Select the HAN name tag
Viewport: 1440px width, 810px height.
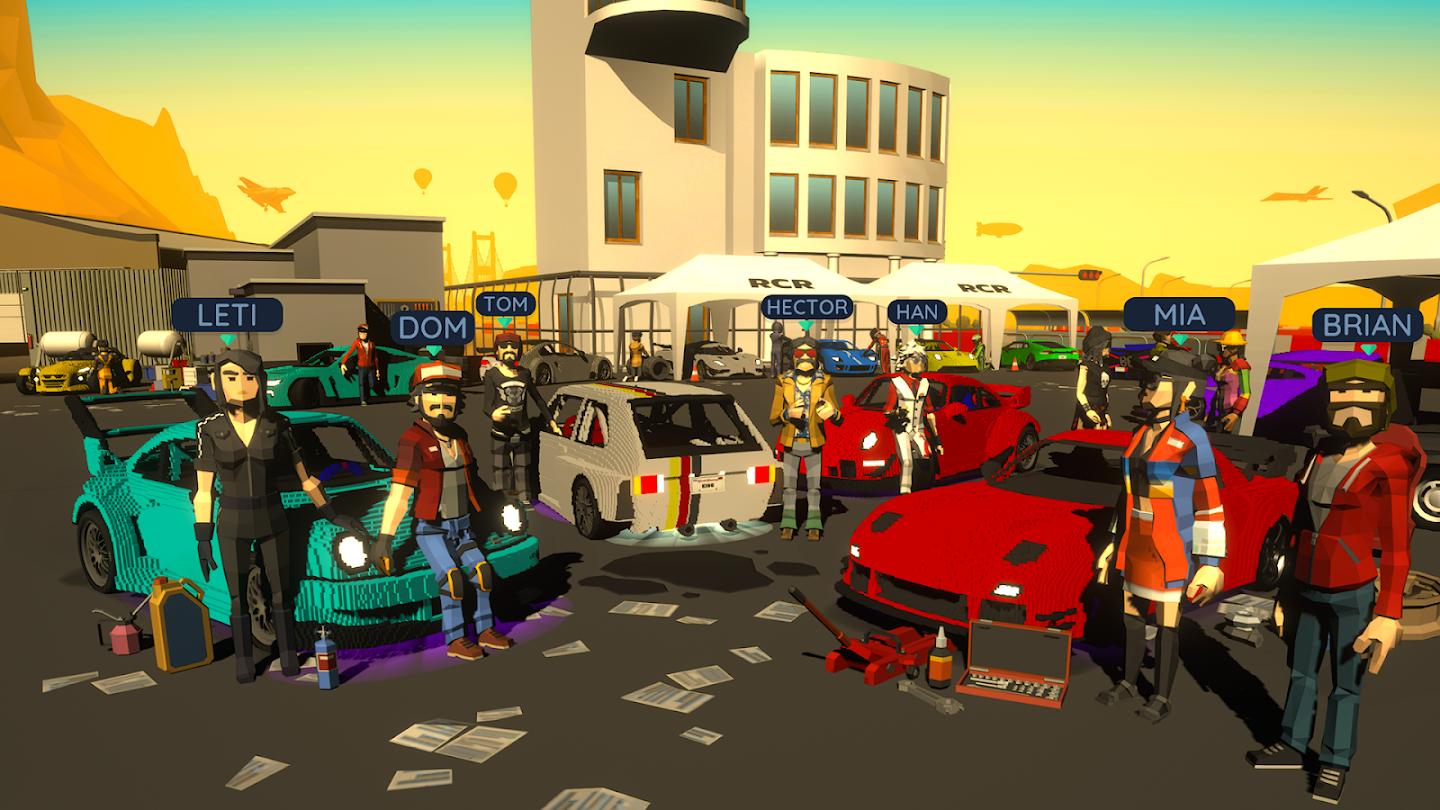coord(917,312)
